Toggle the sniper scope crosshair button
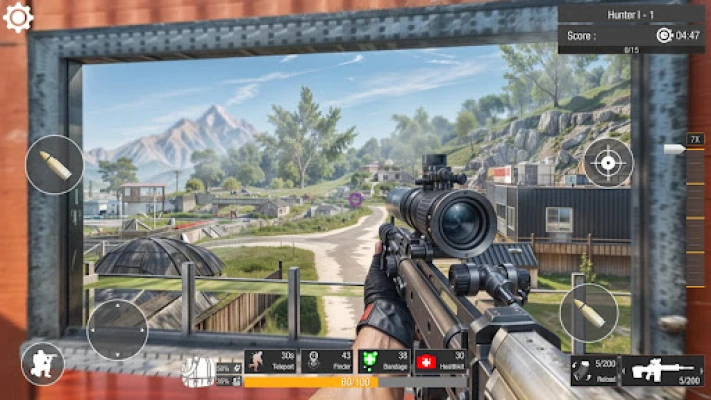Image resolution: width=711 pixels, height=400 pixels. click(608, 162)
